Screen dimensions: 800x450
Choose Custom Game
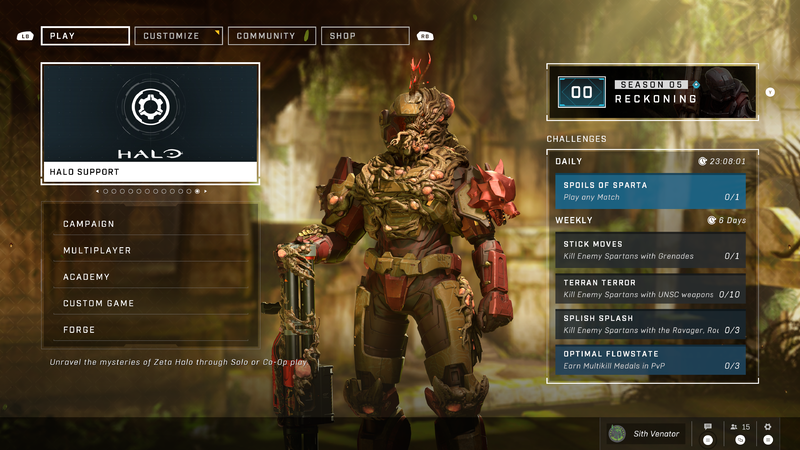tap(150, 303)
